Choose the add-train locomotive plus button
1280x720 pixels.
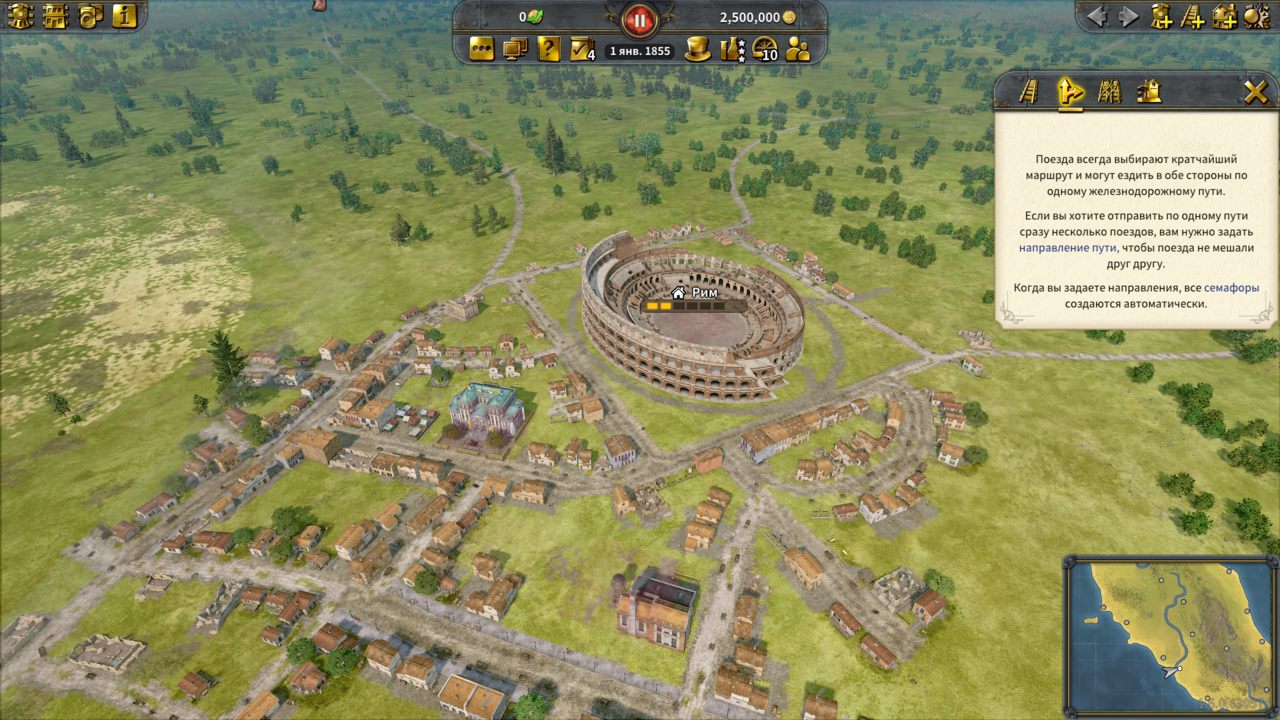pyautogui.click(x=1161, y=16)
